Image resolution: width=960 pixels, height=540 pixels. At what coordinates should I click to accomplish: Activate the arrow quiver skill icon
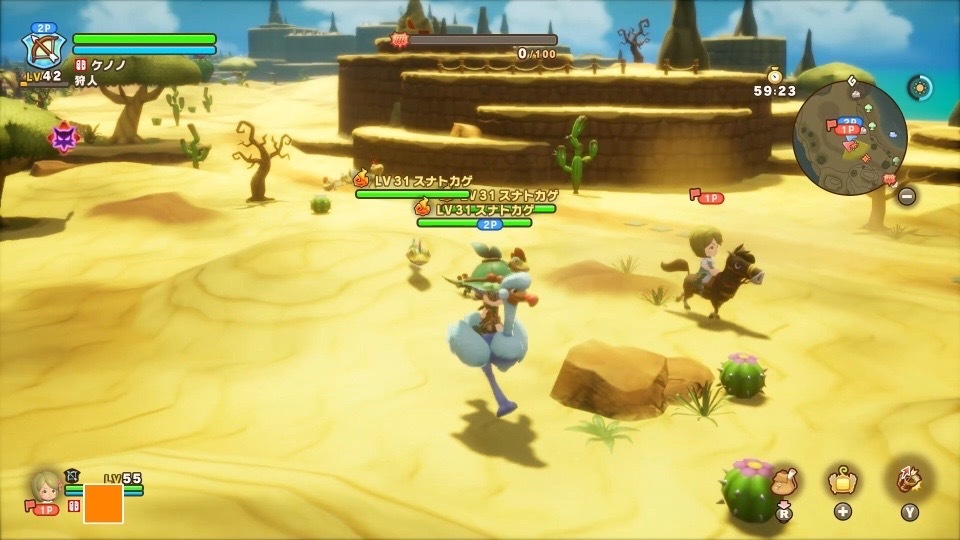click(x=908, y=481)
